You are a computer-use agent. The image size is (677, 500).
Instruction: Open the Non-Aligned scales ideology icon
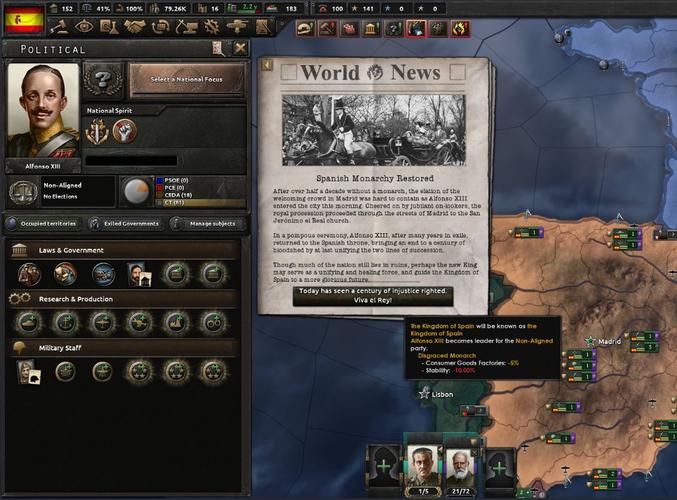21,191
